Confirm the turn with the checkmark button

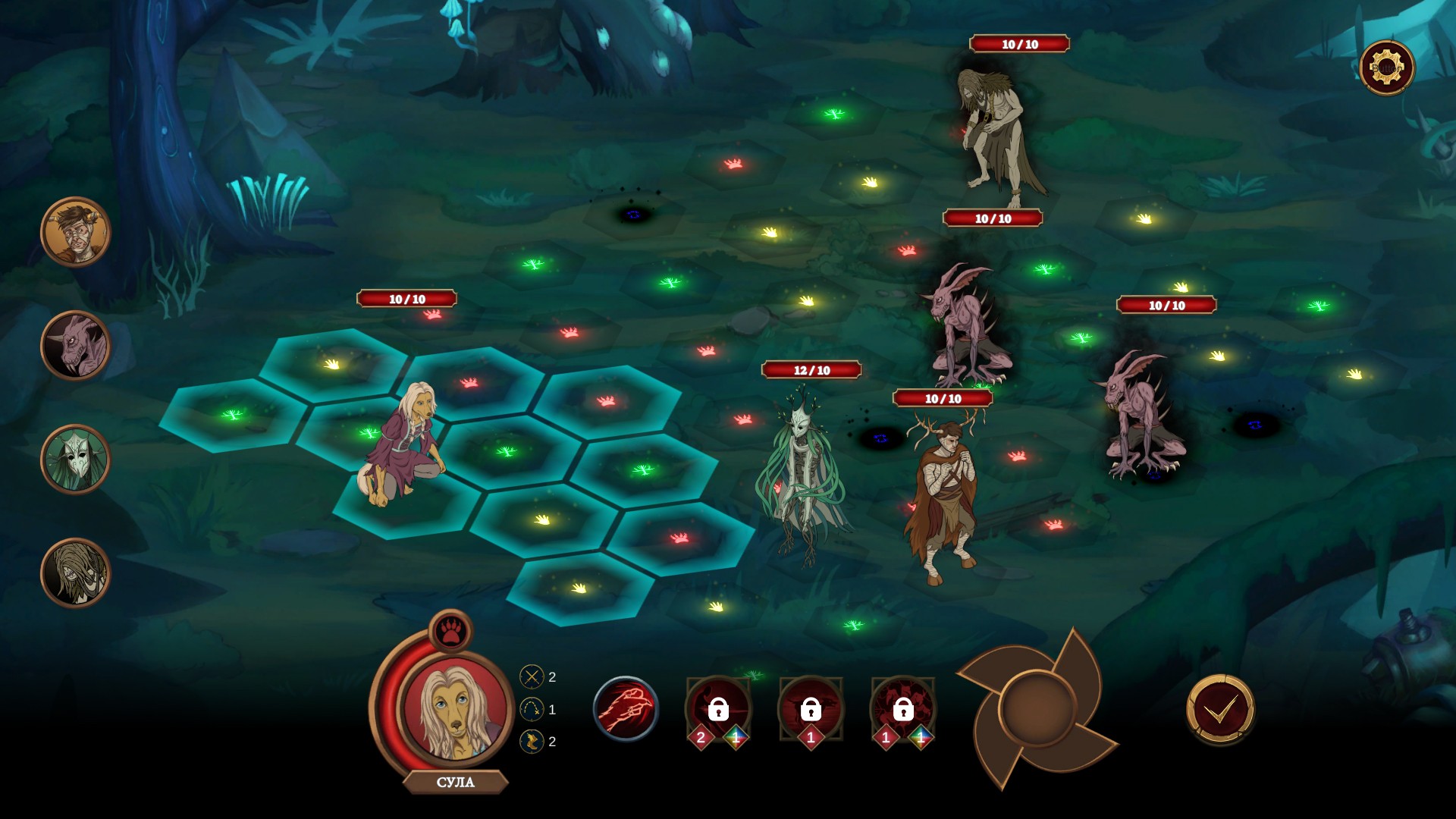pyautogui.click(x=1220, y=710)
